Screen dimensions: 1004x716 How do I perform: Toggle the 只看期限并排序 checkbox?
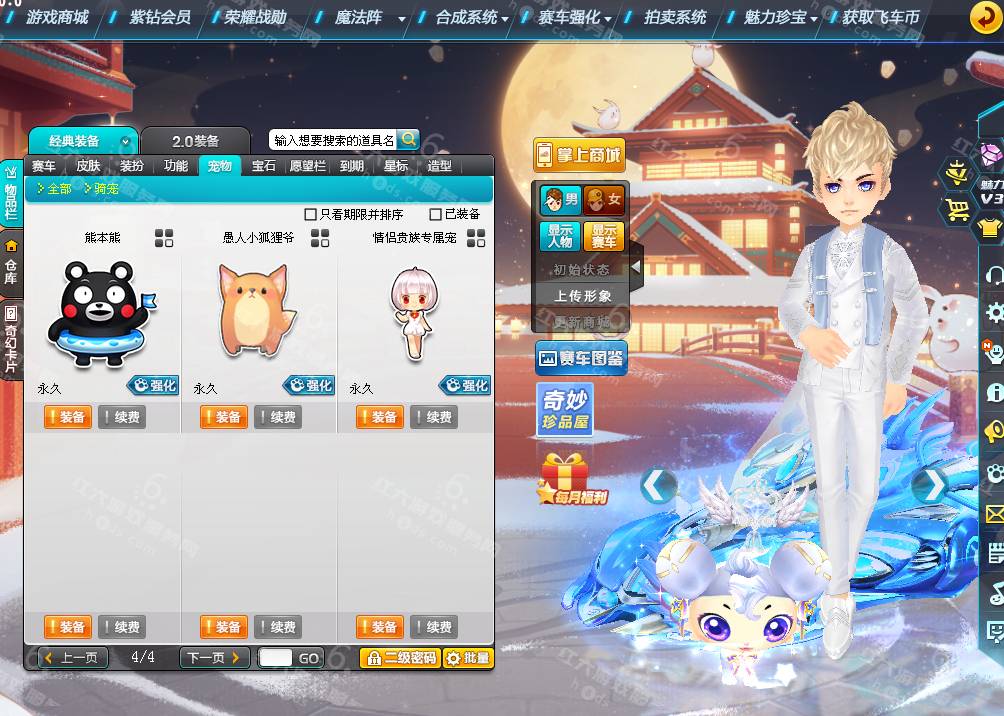pyautogui.click(x=311, y=214)
